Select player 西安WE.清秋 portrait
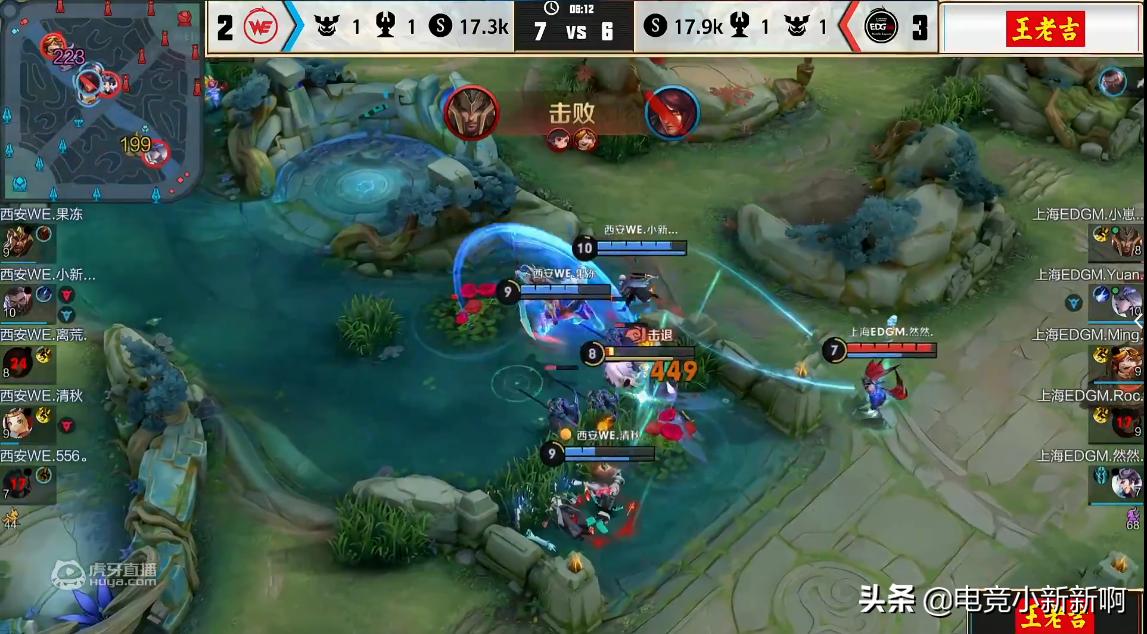This screenshot has height=634, width=1147. 17,423
